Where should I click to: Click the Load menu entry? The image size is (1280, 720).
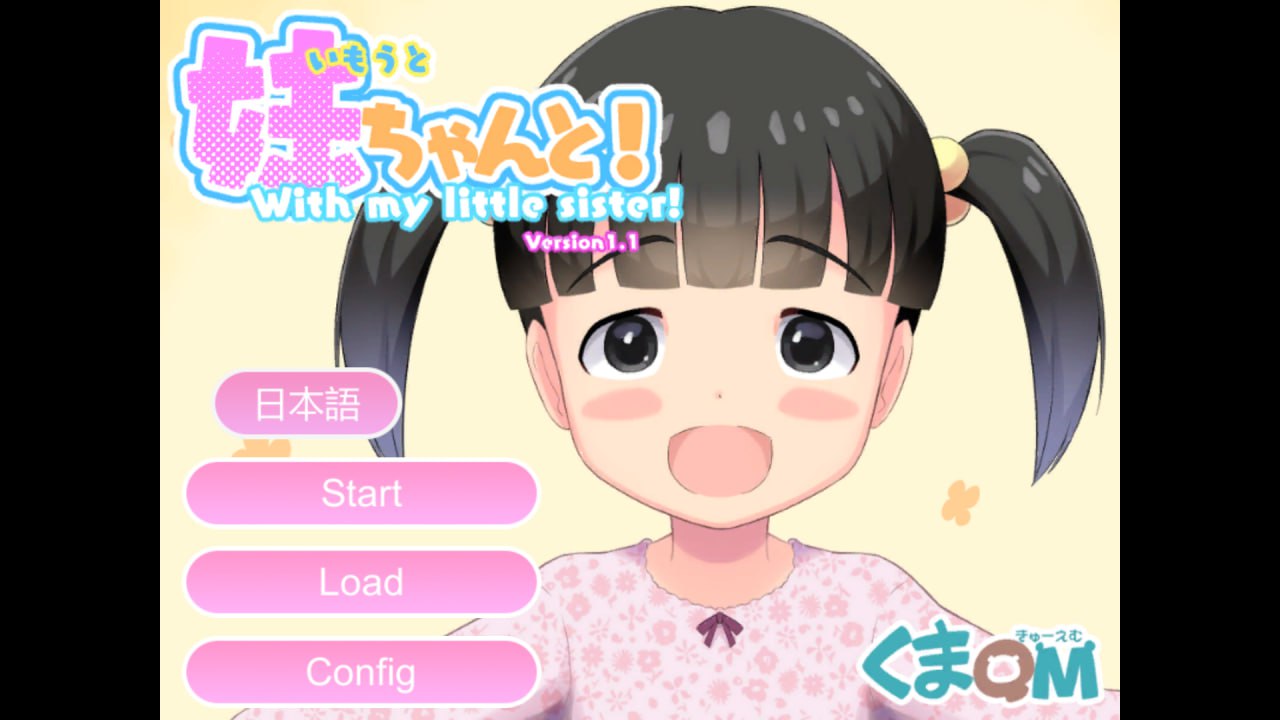click(x=362, y=582)
